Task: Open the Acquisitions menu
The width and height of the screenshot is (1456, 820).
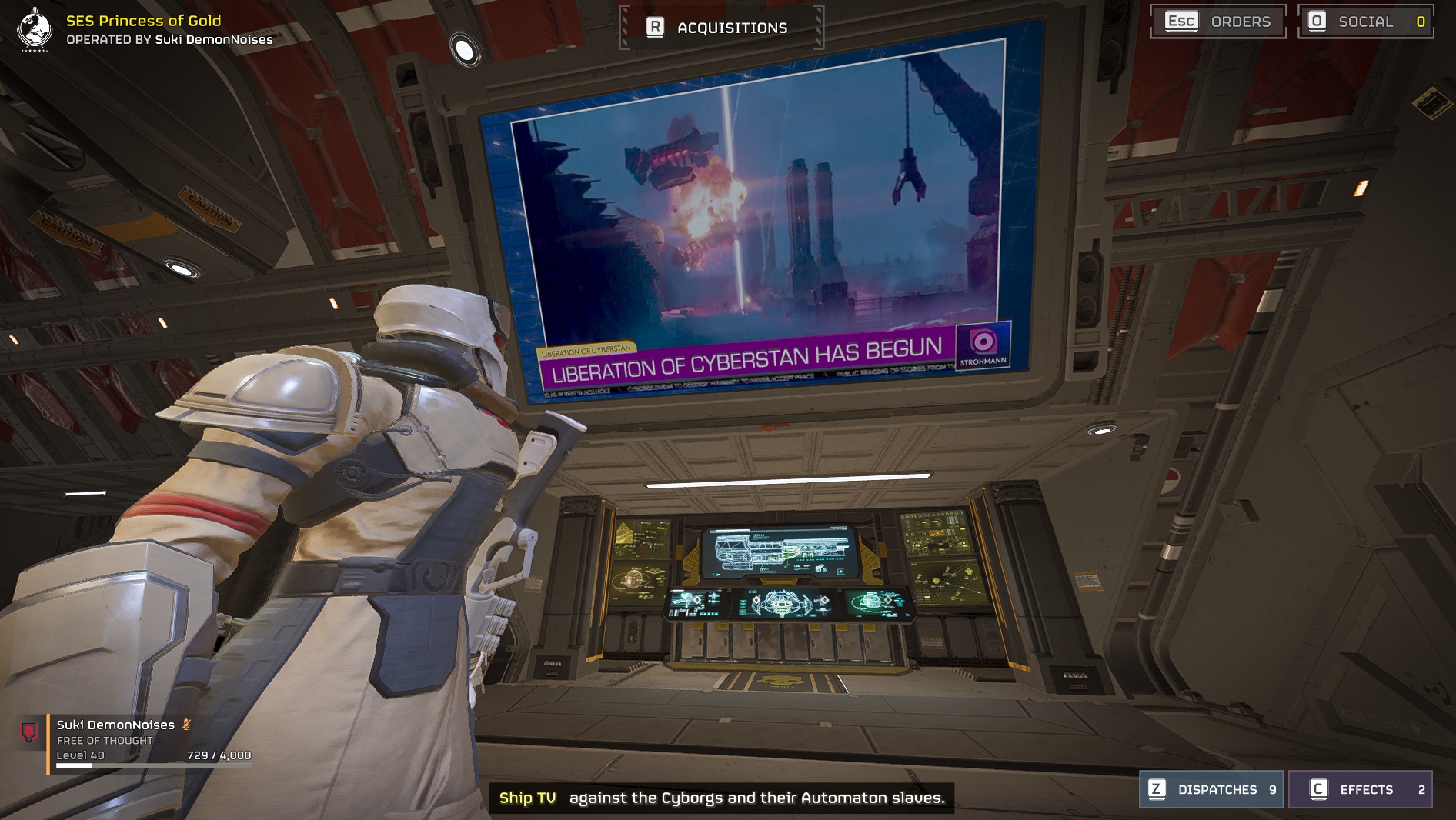Action: click(x=720, y=28)
